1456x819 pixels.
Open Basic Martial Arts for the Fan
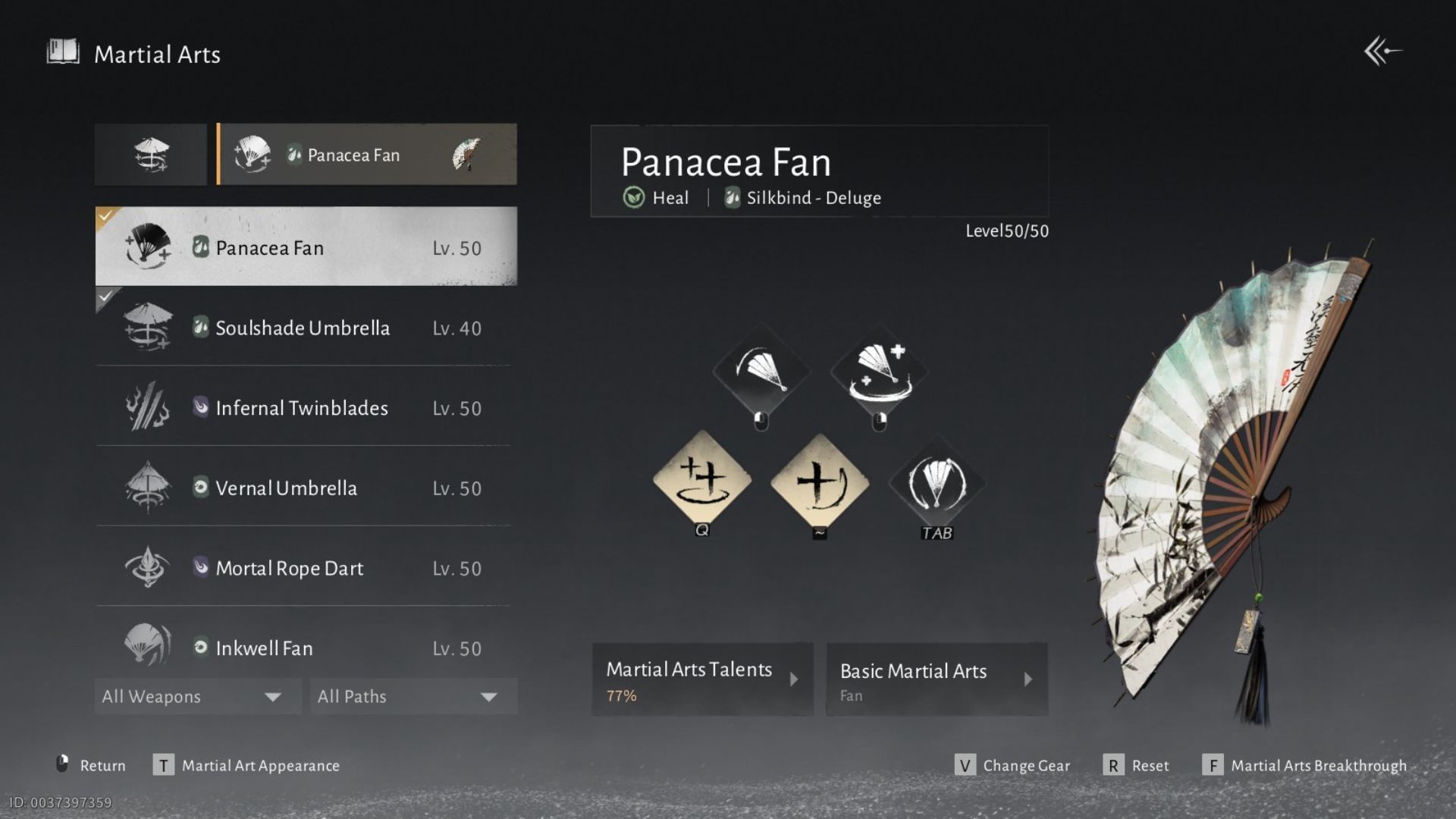937,679
